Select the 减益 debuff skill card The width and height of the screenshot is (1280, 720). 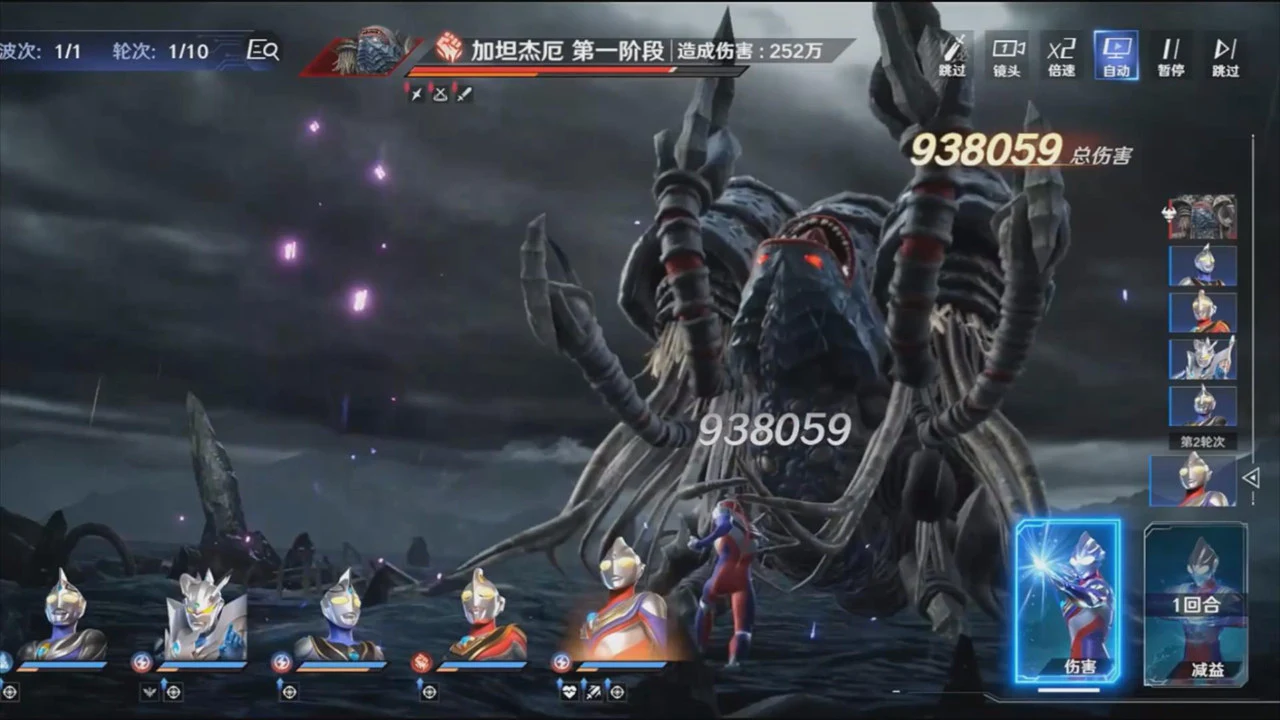[1196, 604]
